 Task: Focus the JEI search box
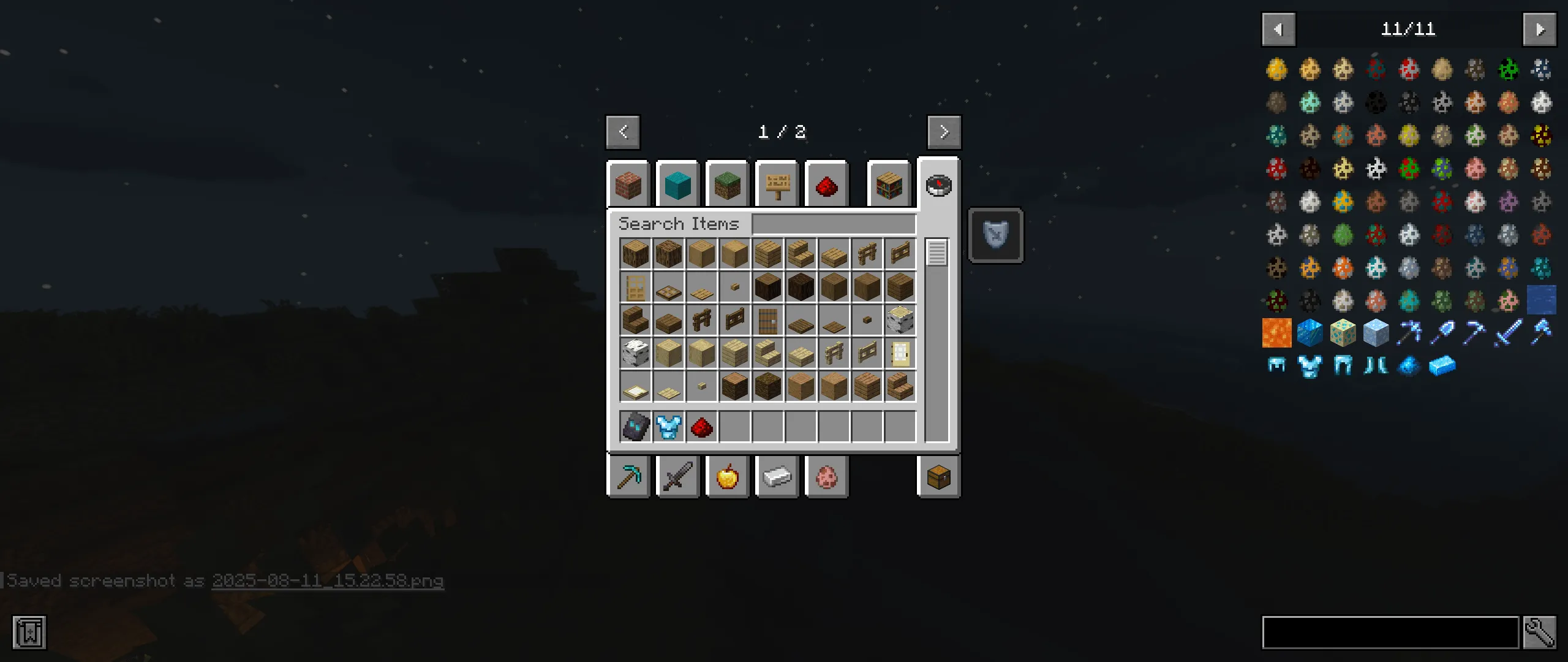(x=1390, y=632)
